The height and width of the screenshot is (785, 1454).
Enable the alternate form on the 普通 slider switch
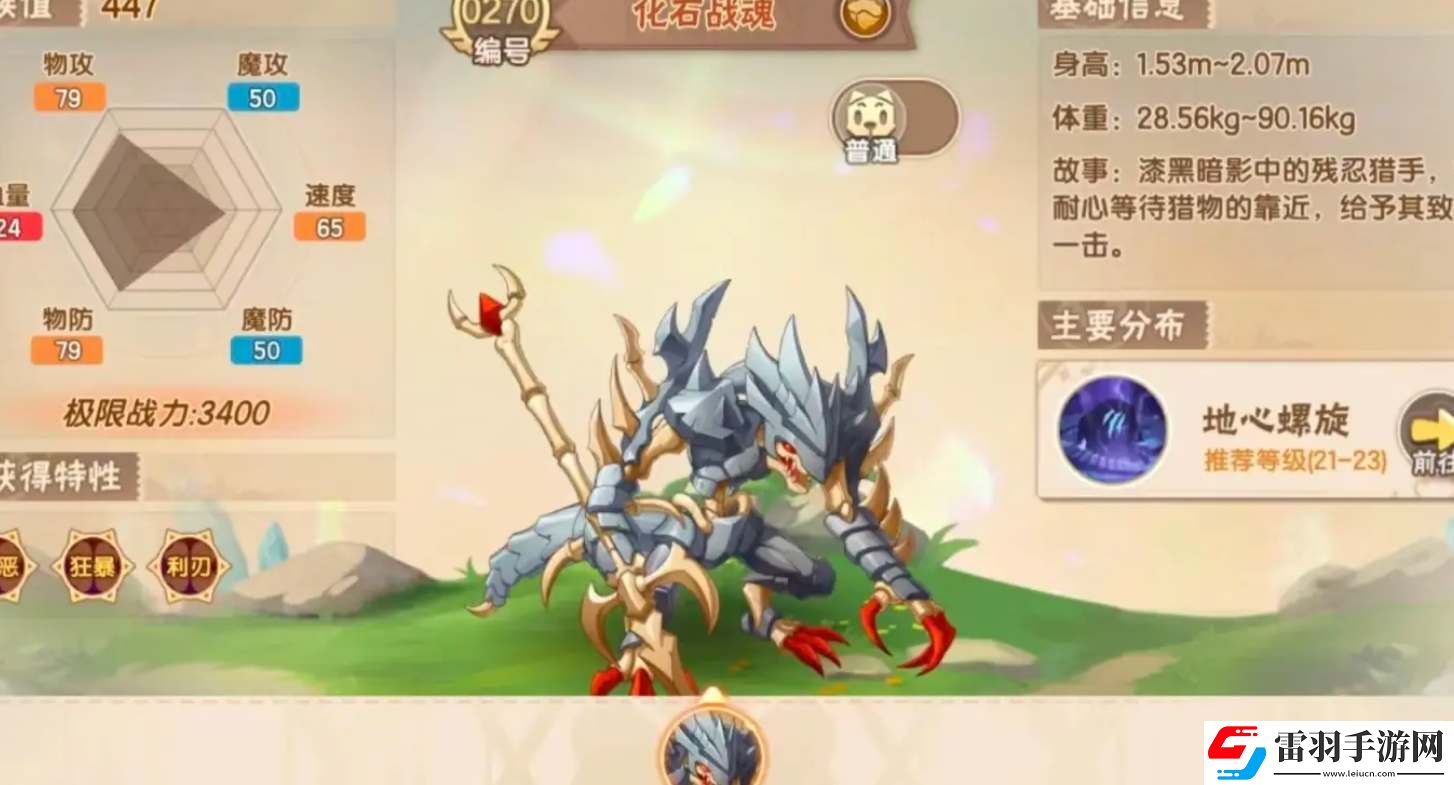coord(930,118)
